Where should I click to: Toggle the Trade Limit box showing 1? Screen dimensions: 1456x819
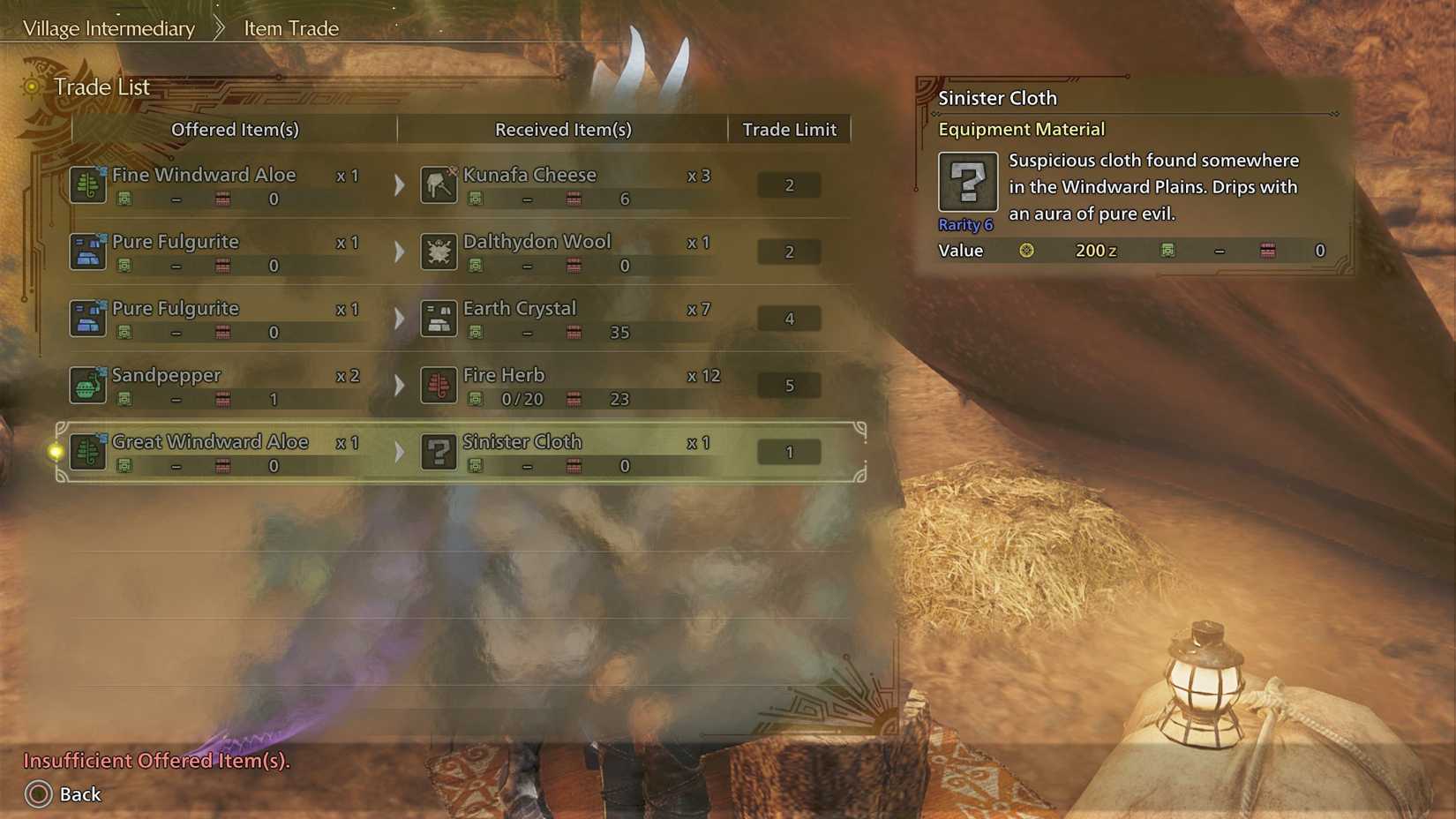pos(788,452)
